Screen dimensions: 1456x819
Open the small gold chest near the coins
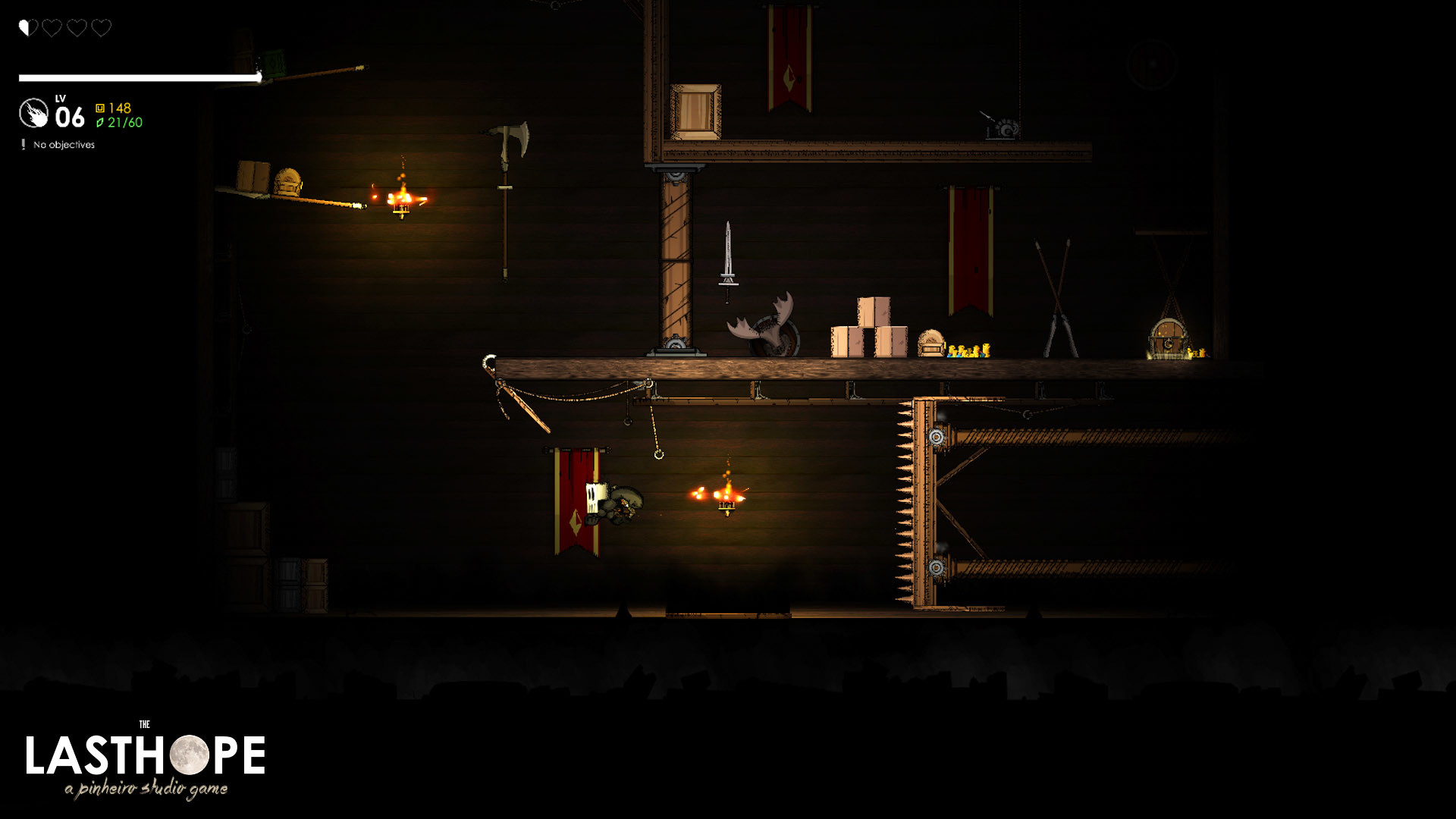point(931,343)
